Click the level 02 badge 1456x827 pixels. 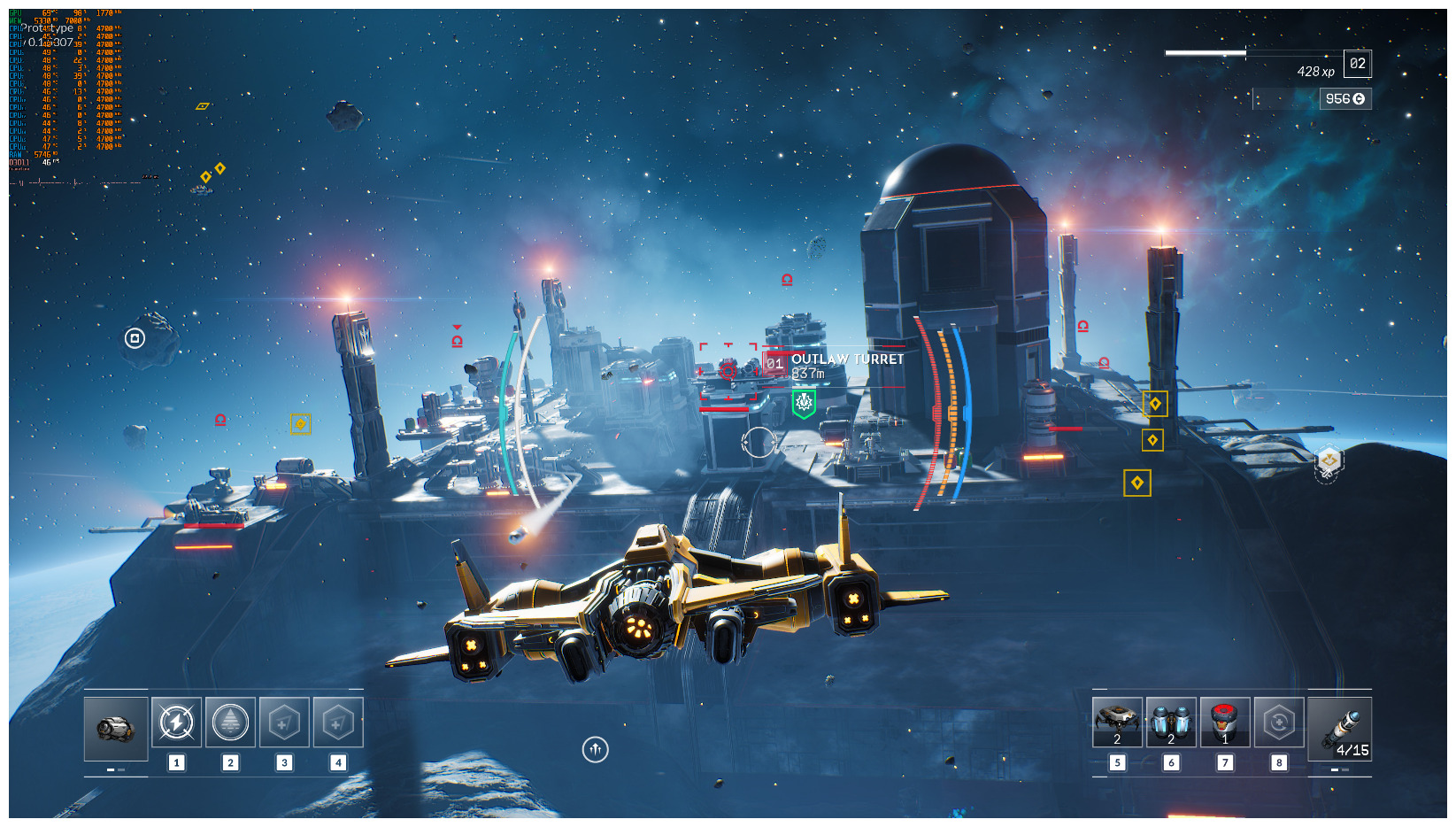(1357, 65)
